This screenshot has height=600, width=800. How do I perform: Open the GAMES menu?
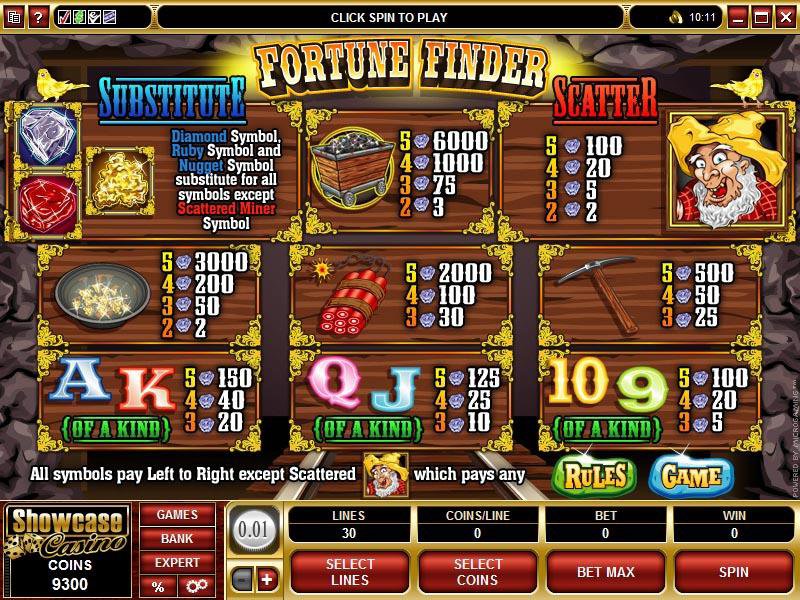pos(176,515)
